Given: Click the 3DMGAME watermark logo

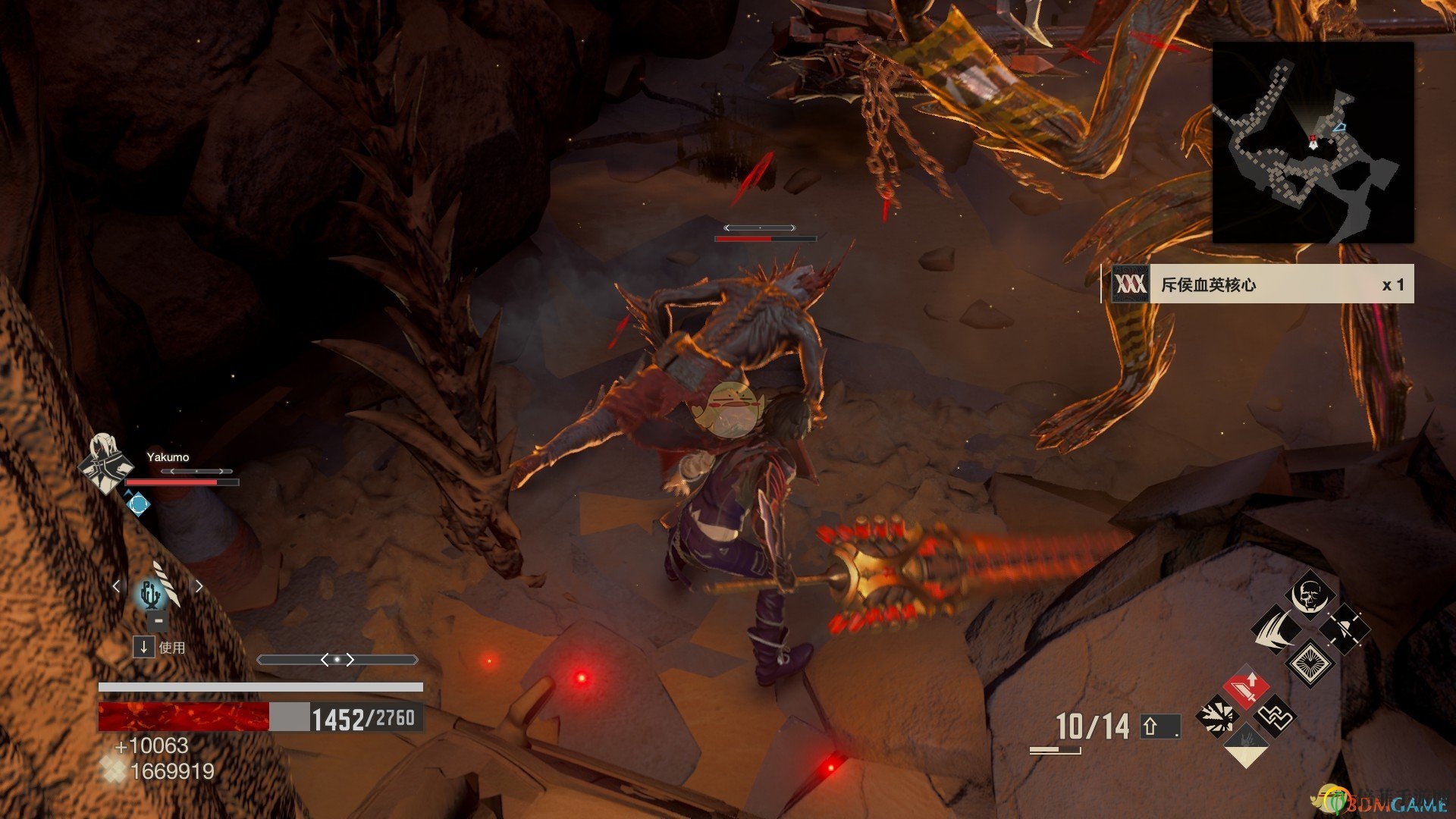Looking at the screenshot, I should [1380, 800].
